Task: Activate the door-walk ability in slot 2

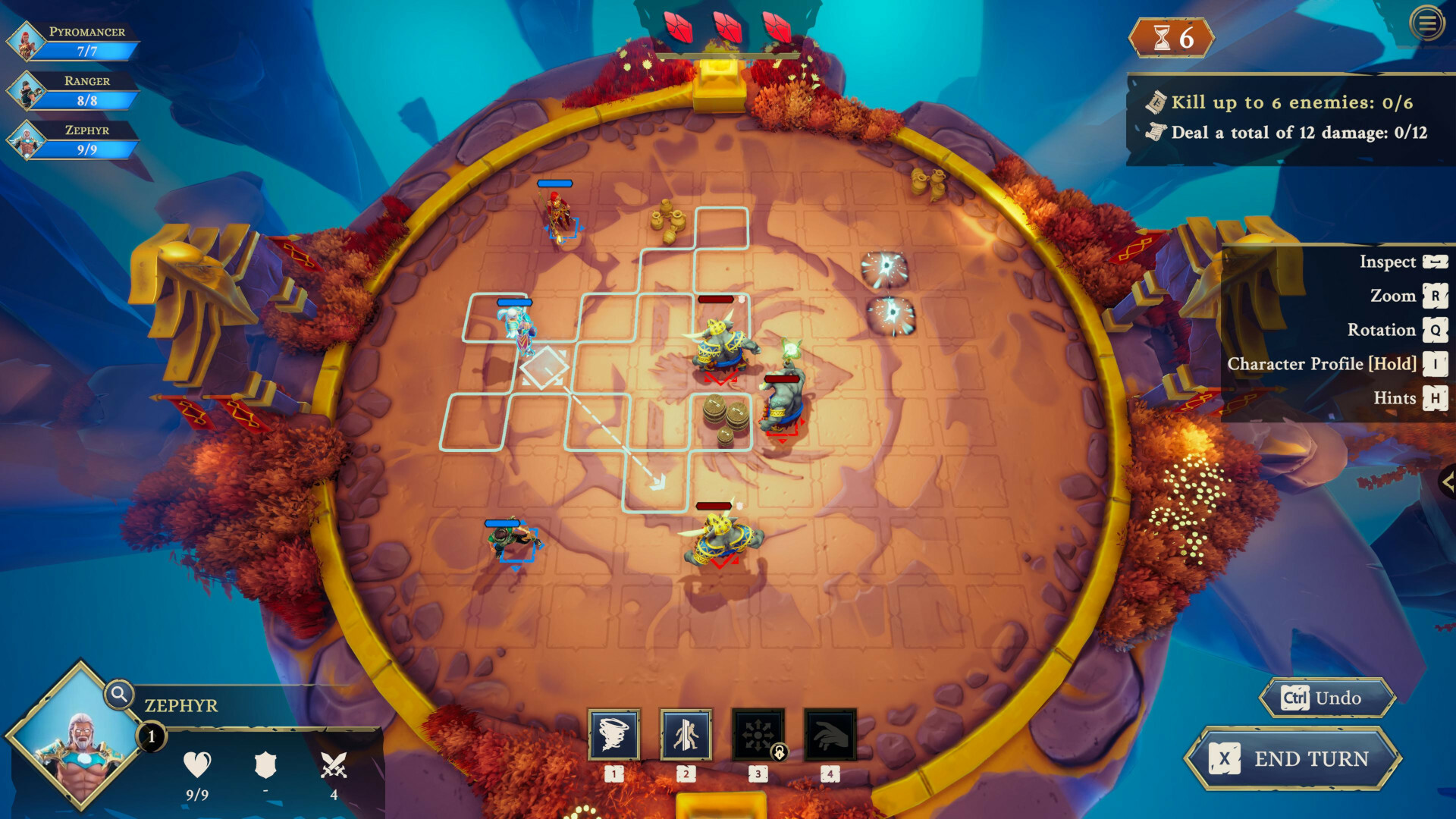Action: pos(687,733)
